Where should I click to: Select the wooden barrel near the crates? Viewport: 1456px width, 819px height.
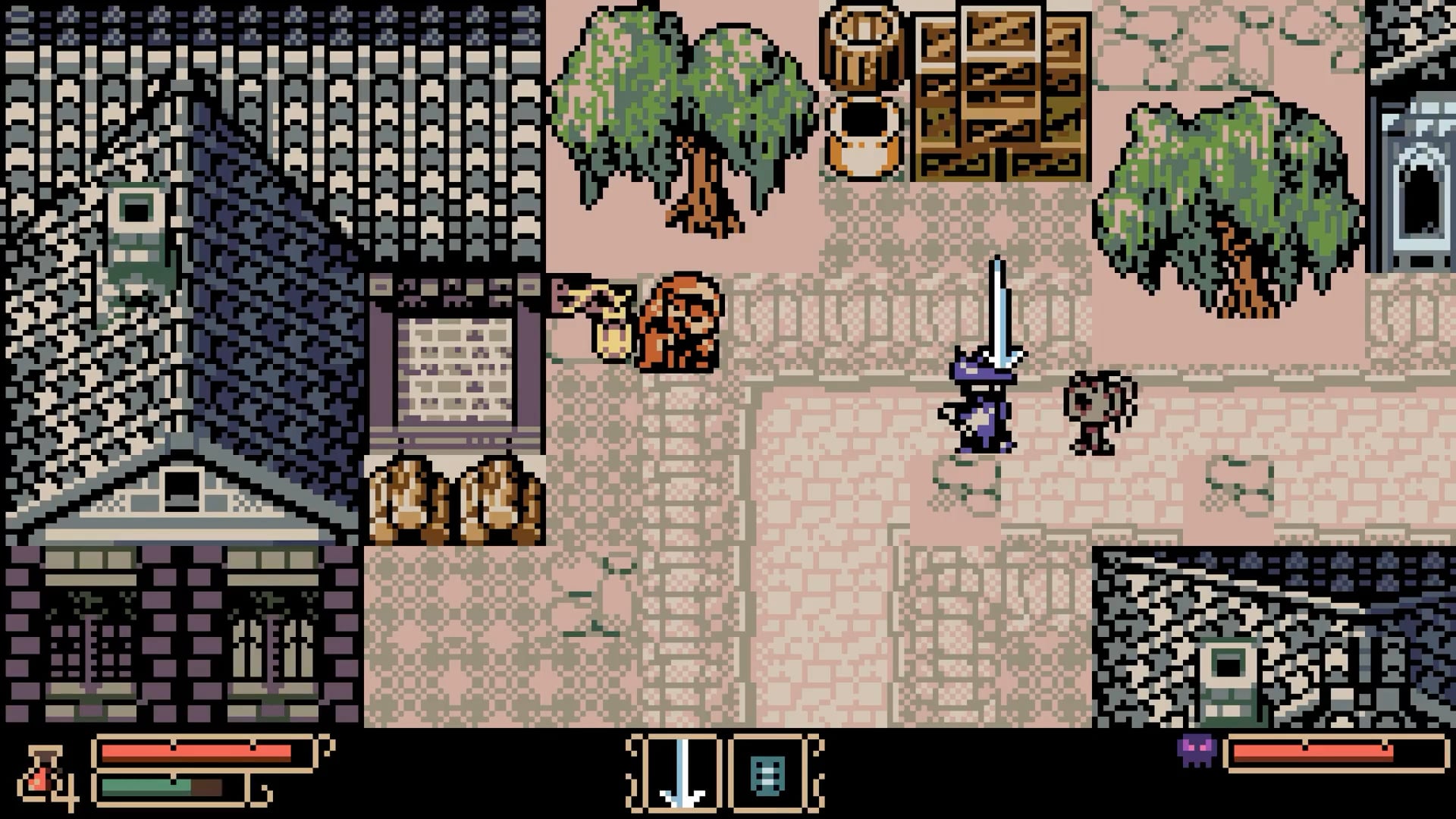(x=864, y=45)
